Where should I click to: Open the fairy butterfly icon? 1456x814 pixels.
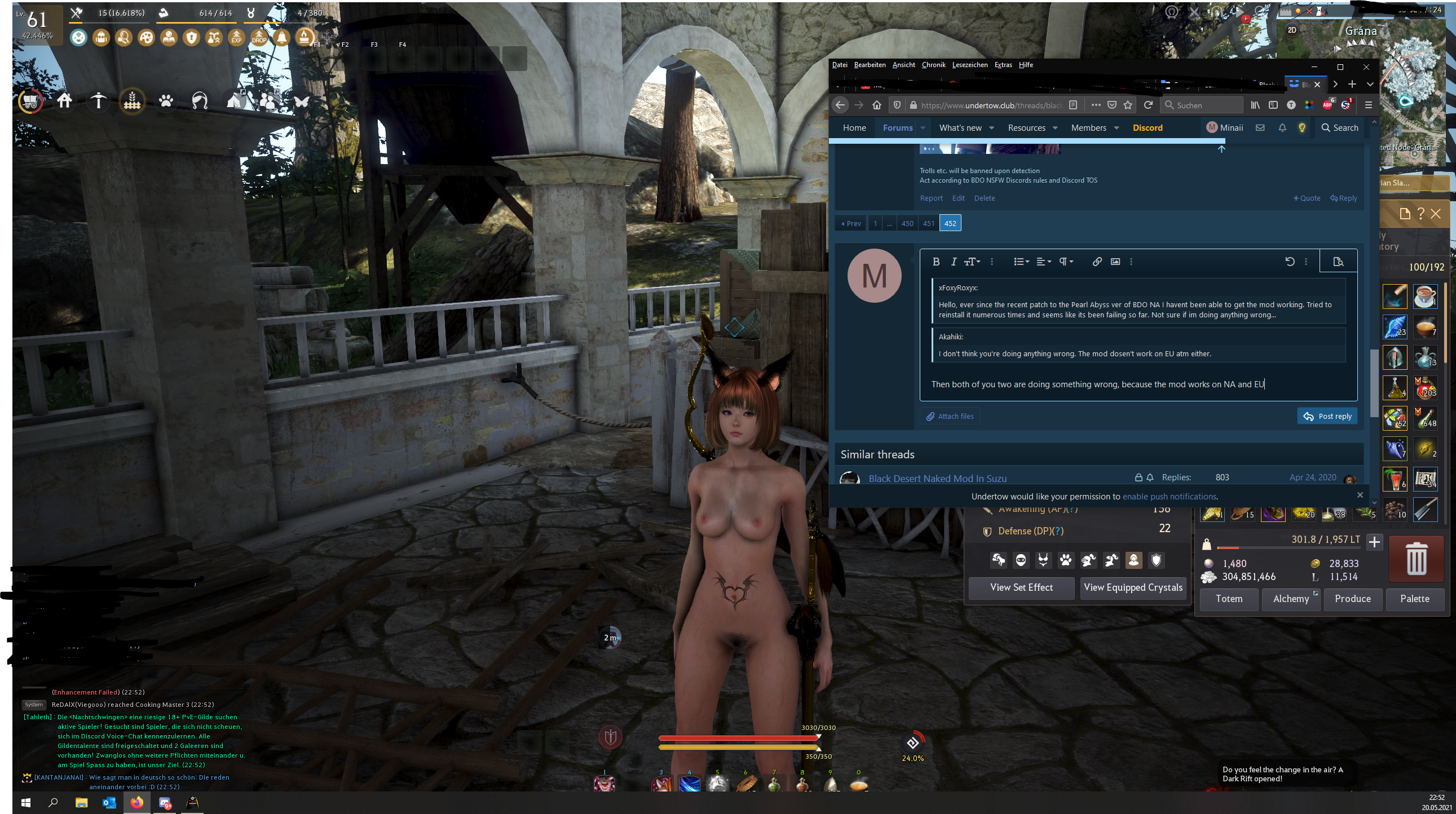[302, 101]
